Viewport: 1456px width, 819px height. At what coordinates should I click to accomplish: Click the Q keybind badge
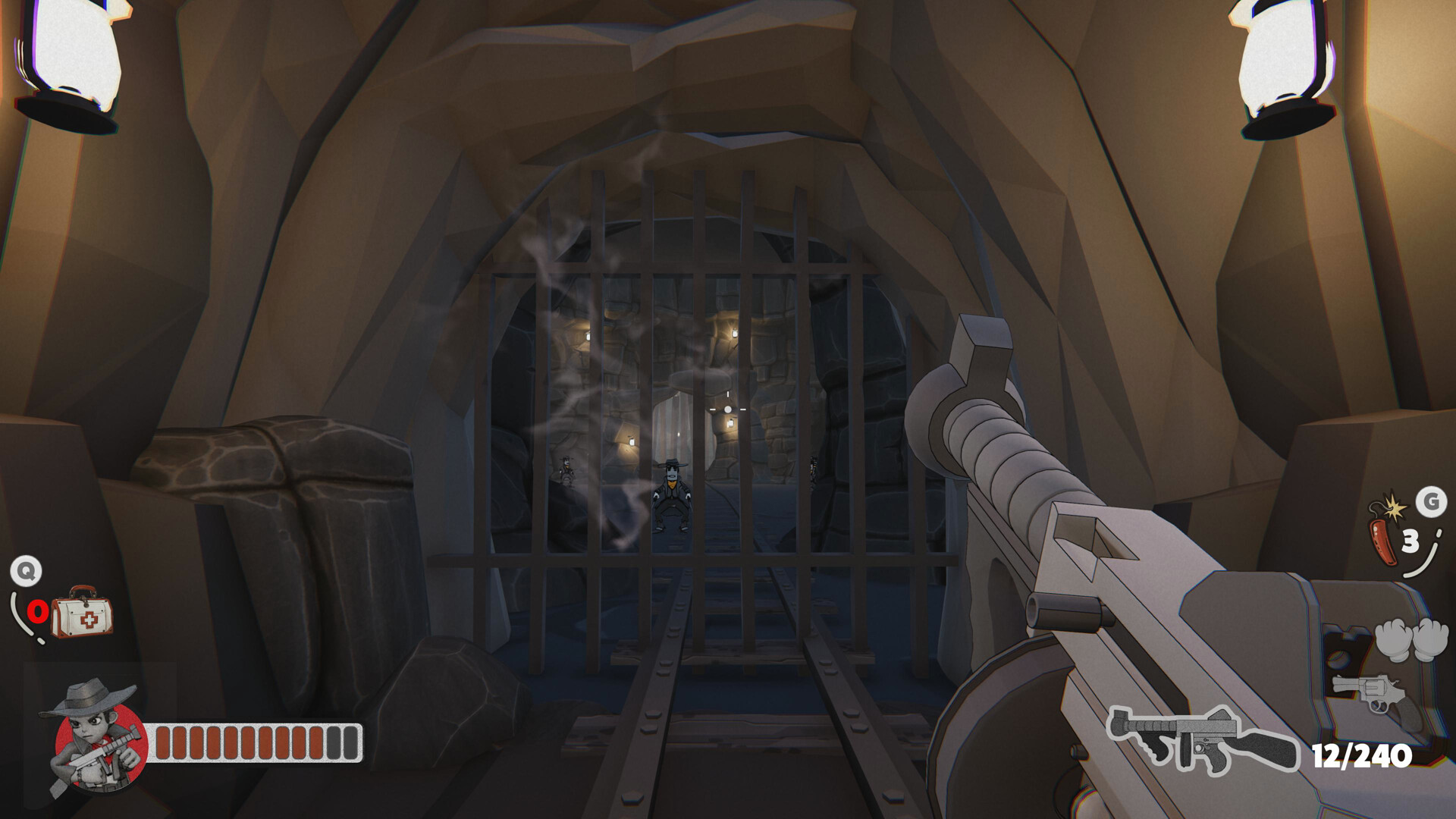26,571
